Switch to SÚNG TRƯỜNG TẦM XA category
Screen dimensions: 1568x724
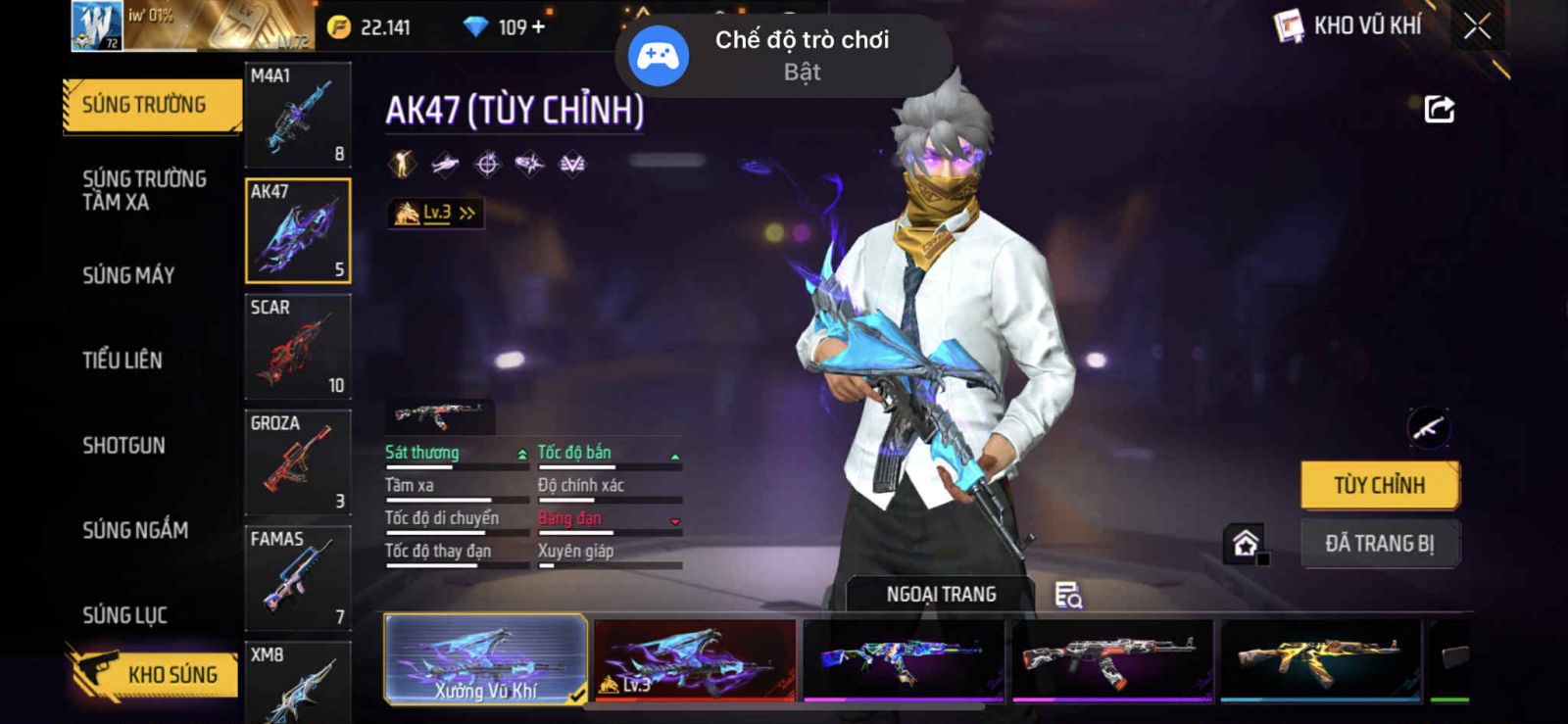pyautogui.click(x=144, y=190)
